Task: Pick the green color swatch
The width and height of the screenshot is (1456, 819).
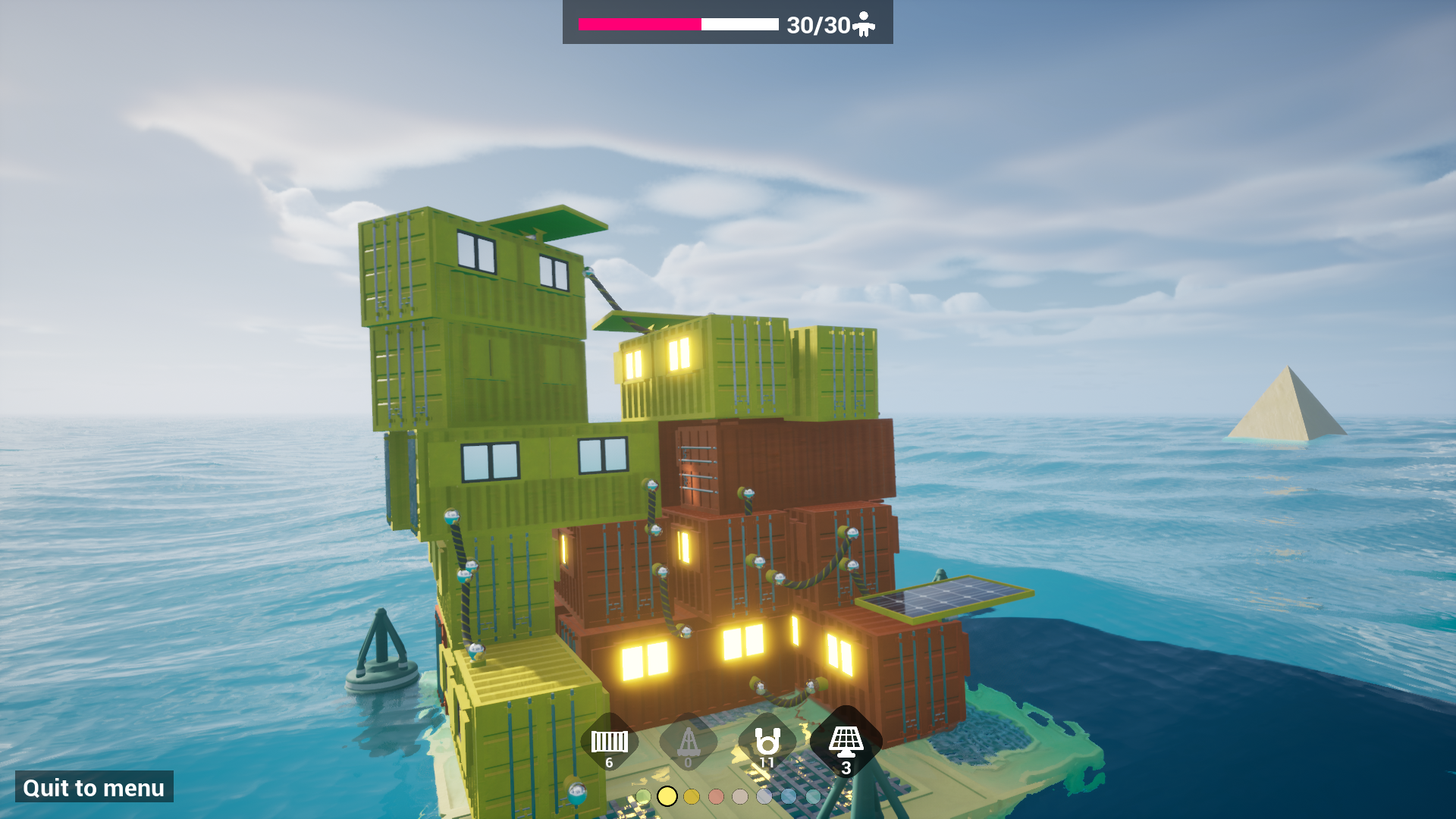Action: [x=644, y=796]
